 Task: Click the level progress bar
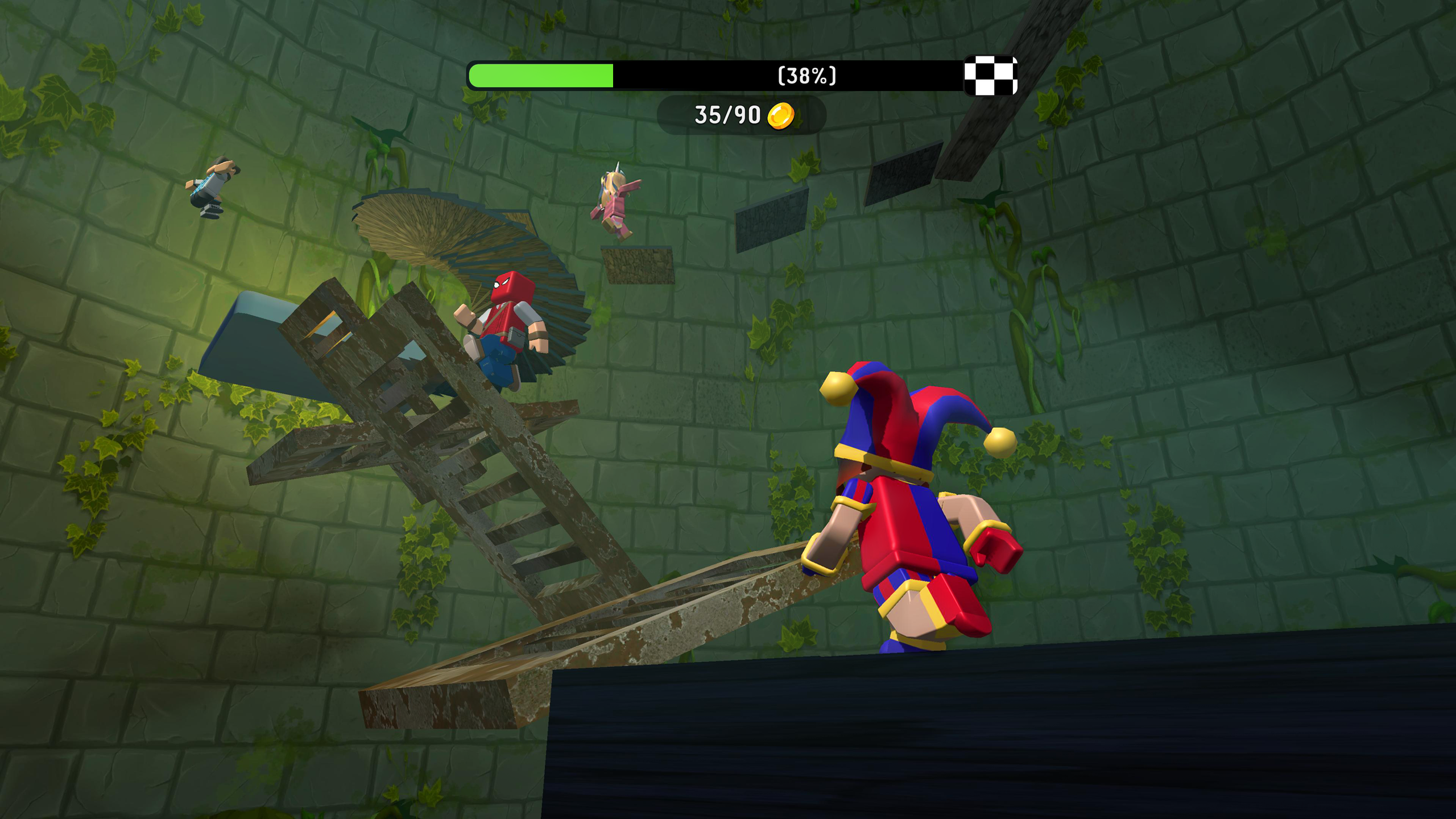pyautogui.click(x=682, y=74)
